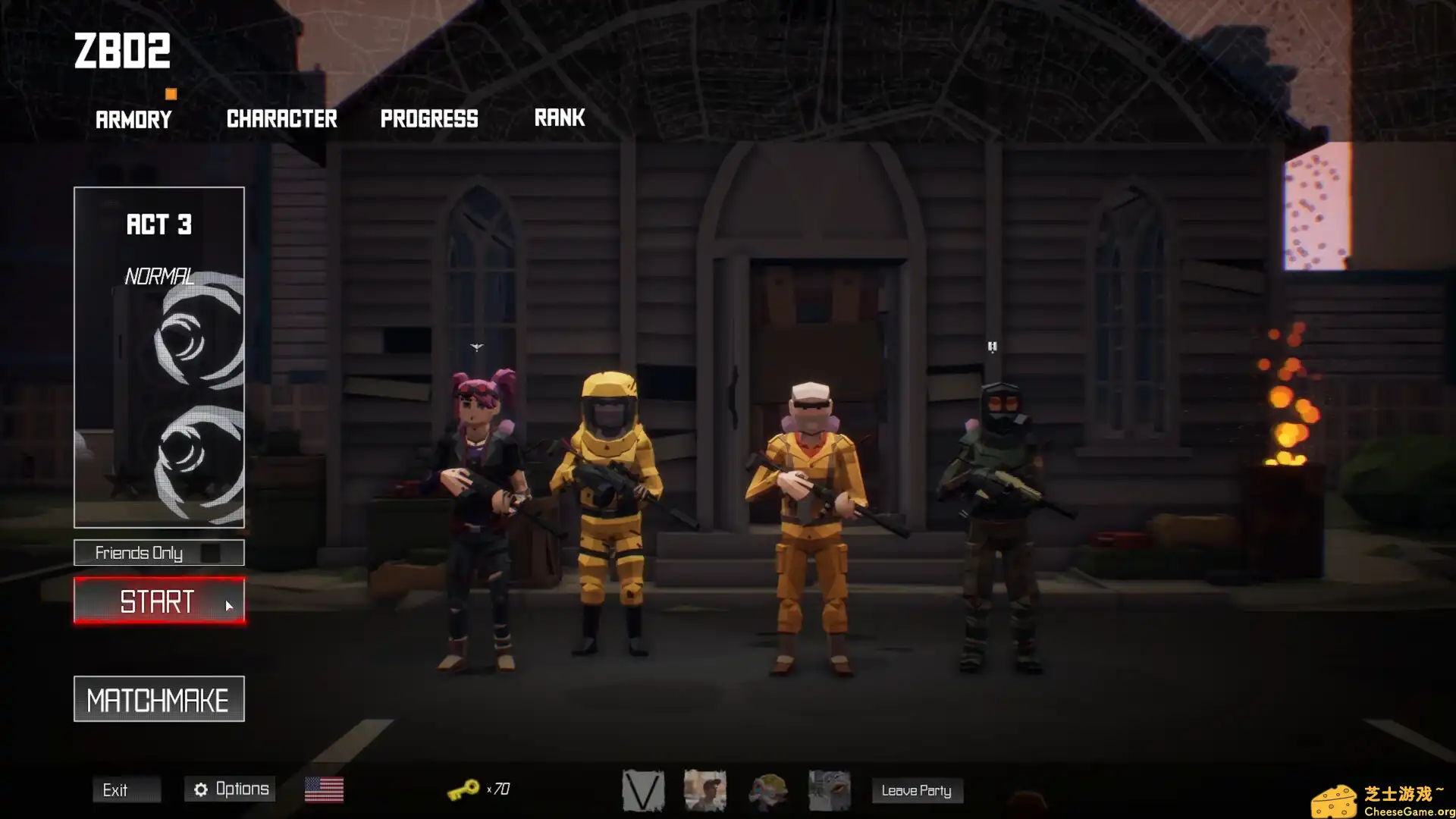
Task: Click the MATCHMAKE button
Action: click(x=158, y=698)
